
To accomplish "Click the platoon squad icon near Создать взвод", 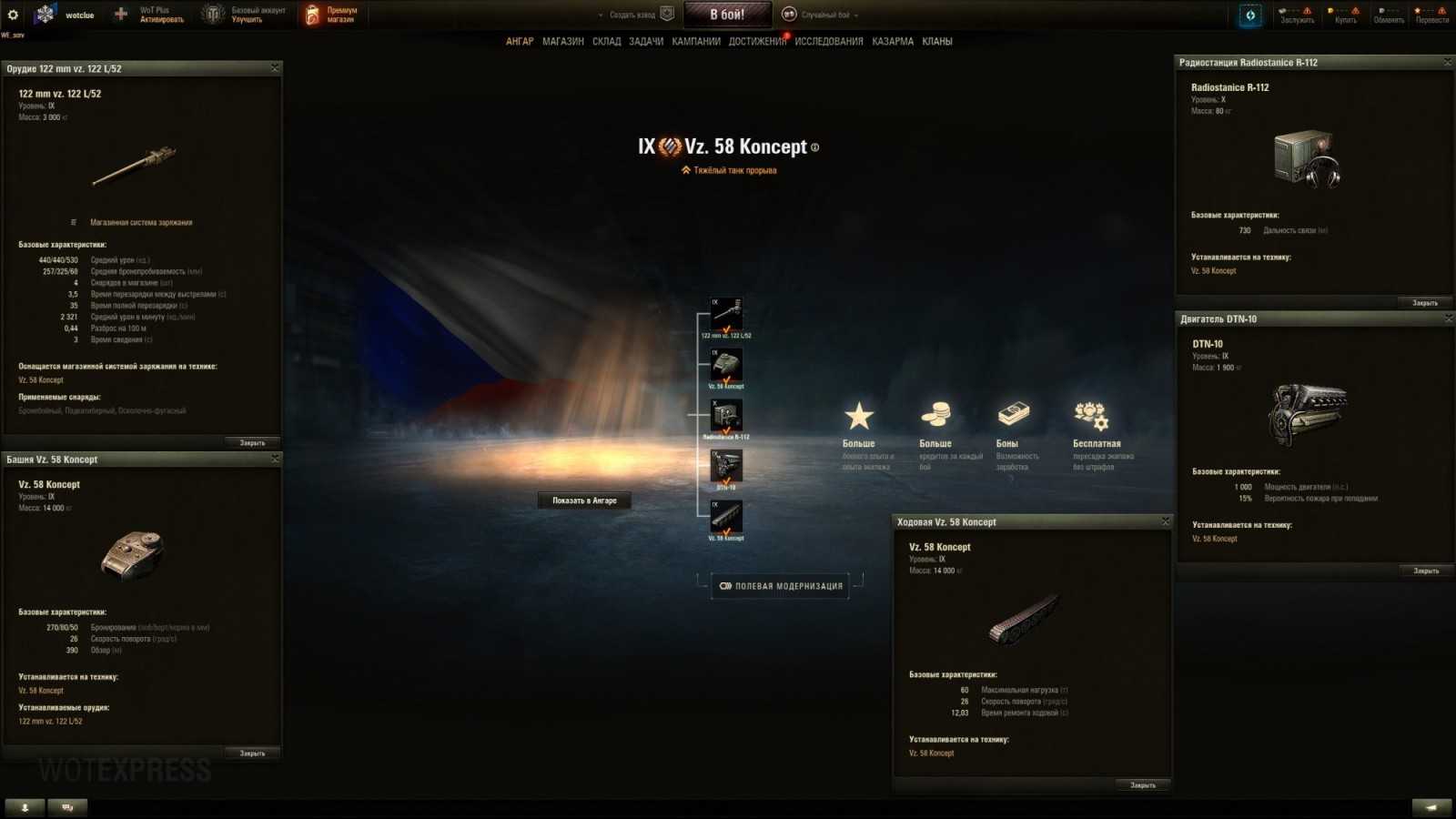I will tap(669, 14).
